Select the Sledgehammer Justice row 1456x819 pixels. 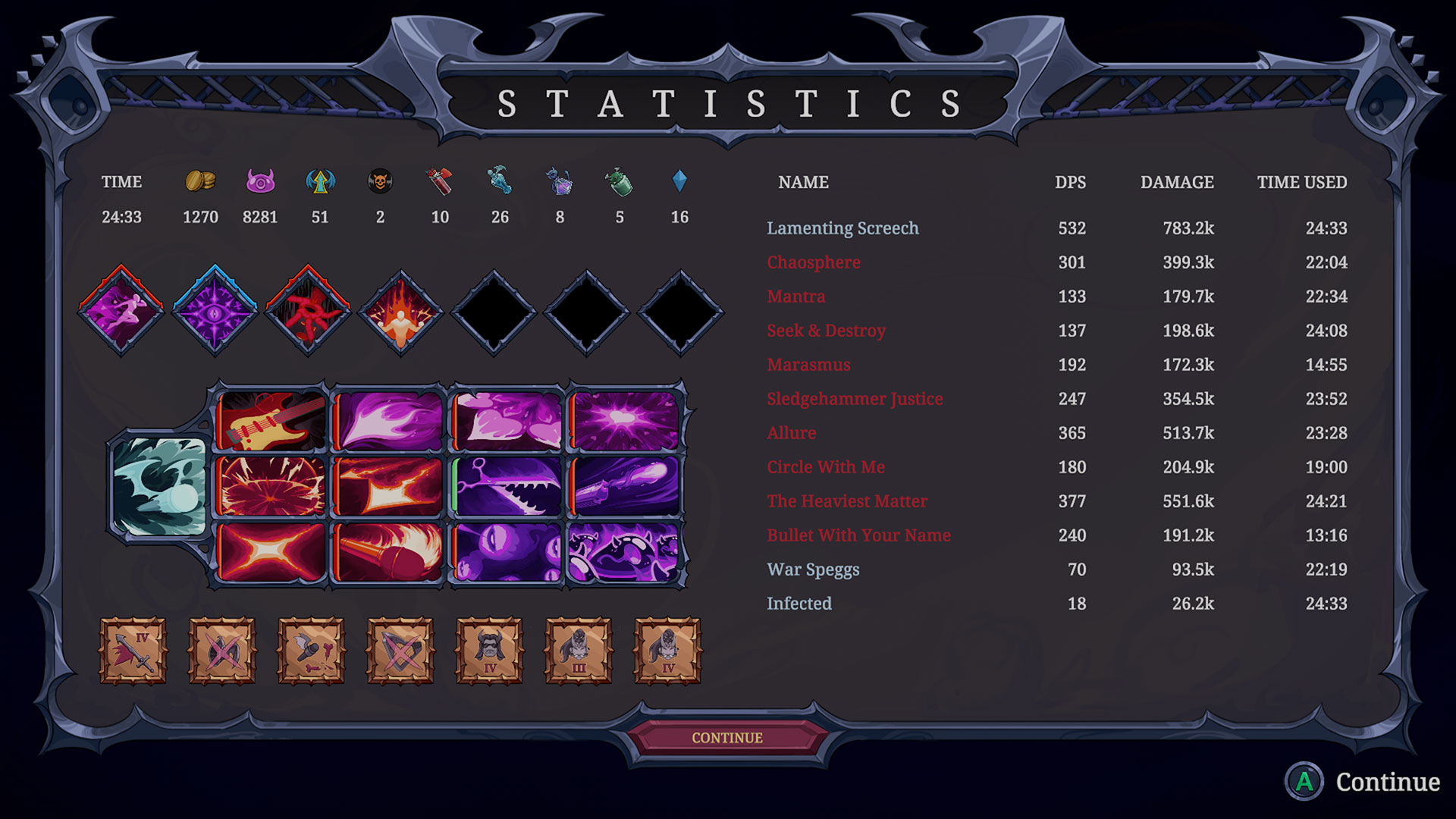855,399
